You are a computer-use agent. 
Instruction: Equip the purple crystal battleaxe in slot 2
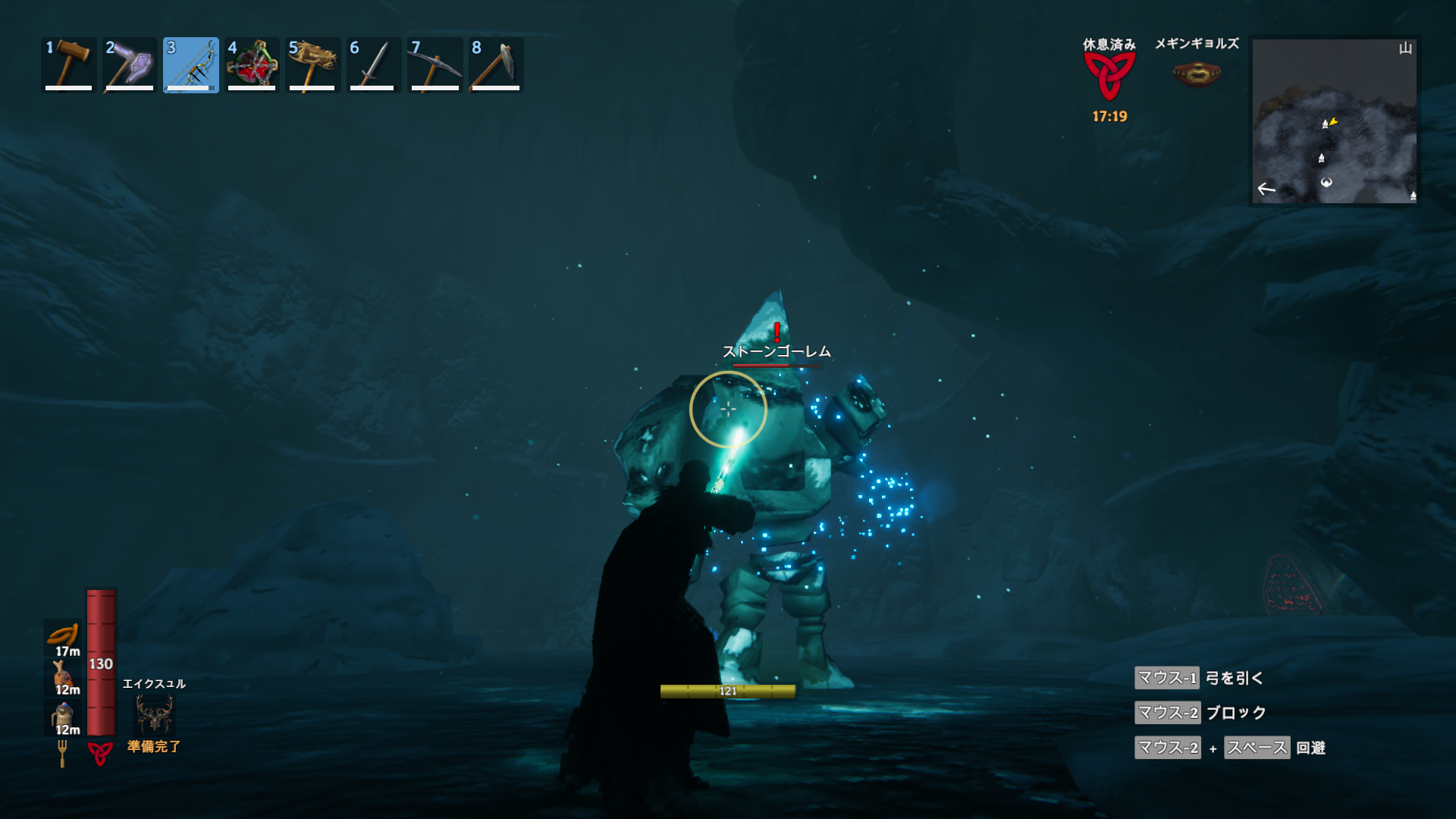(130, 65)
